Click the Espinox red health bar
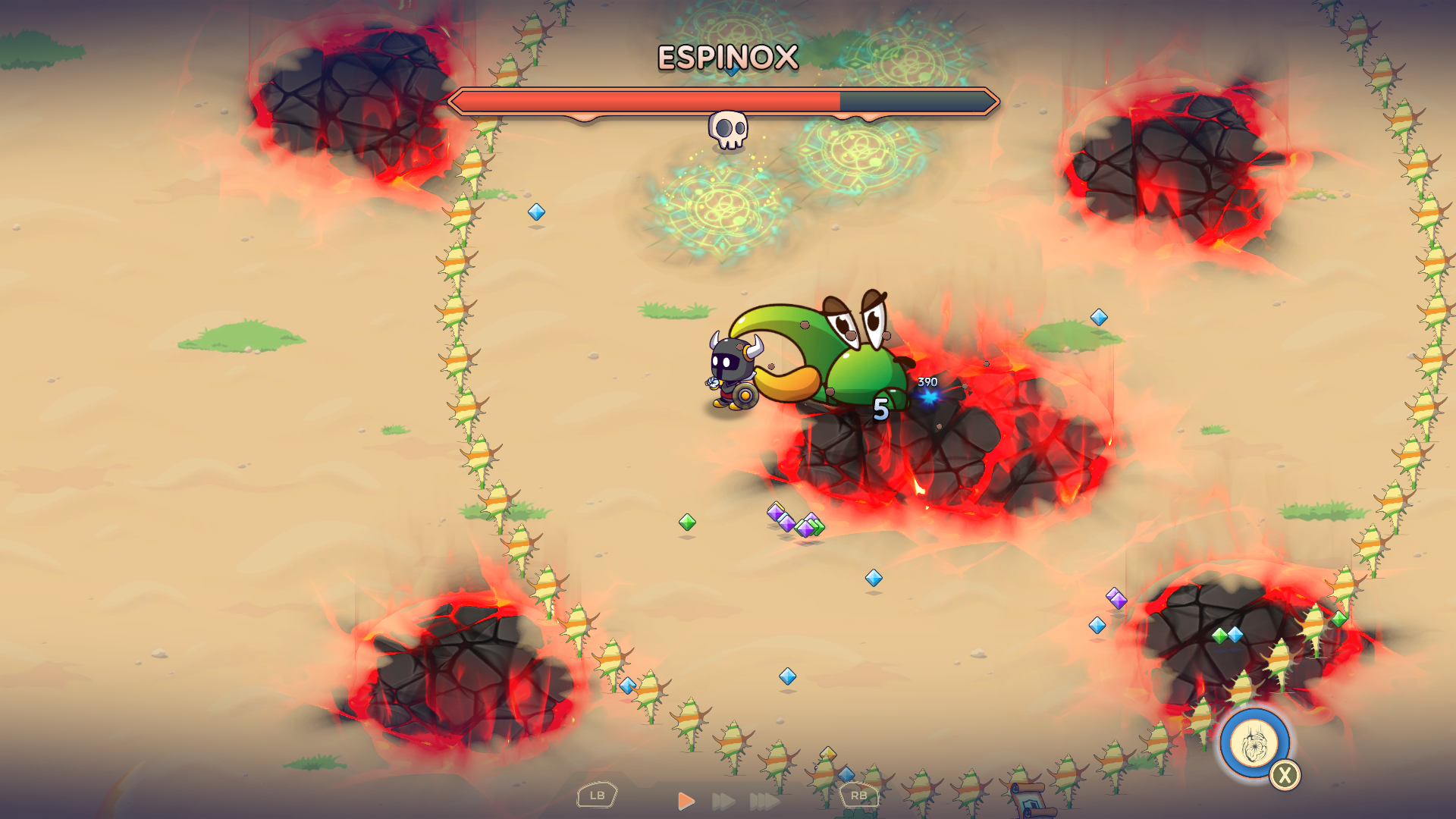The width and height of the screenshot is (1456, 819). [x=645, y=99]
